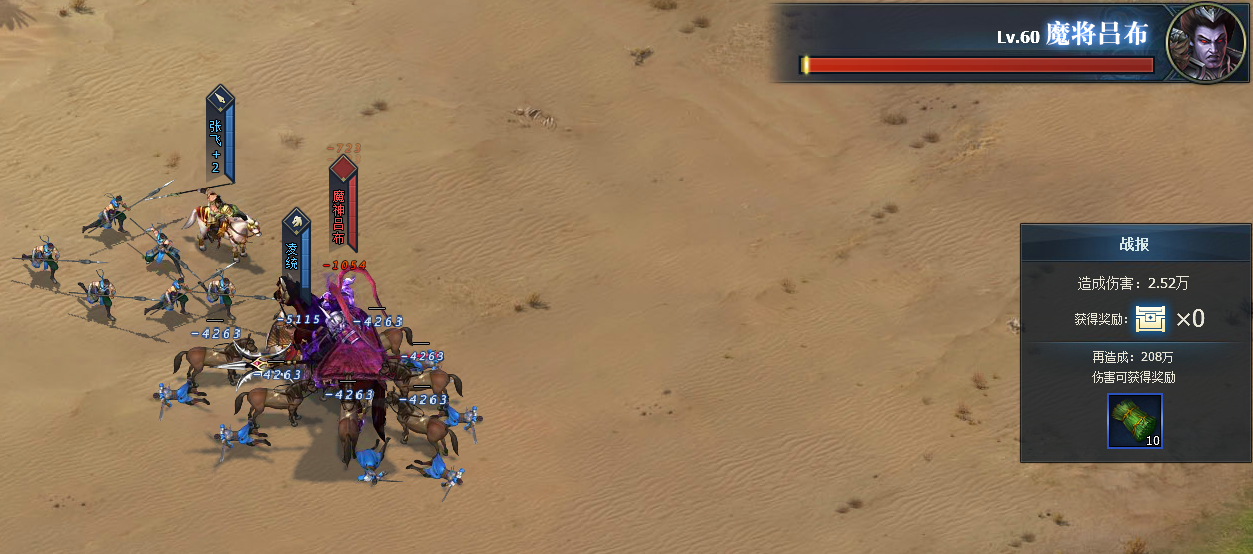
Task: Click the Lu Bu boss portrait
Action: pos(1206,43)
